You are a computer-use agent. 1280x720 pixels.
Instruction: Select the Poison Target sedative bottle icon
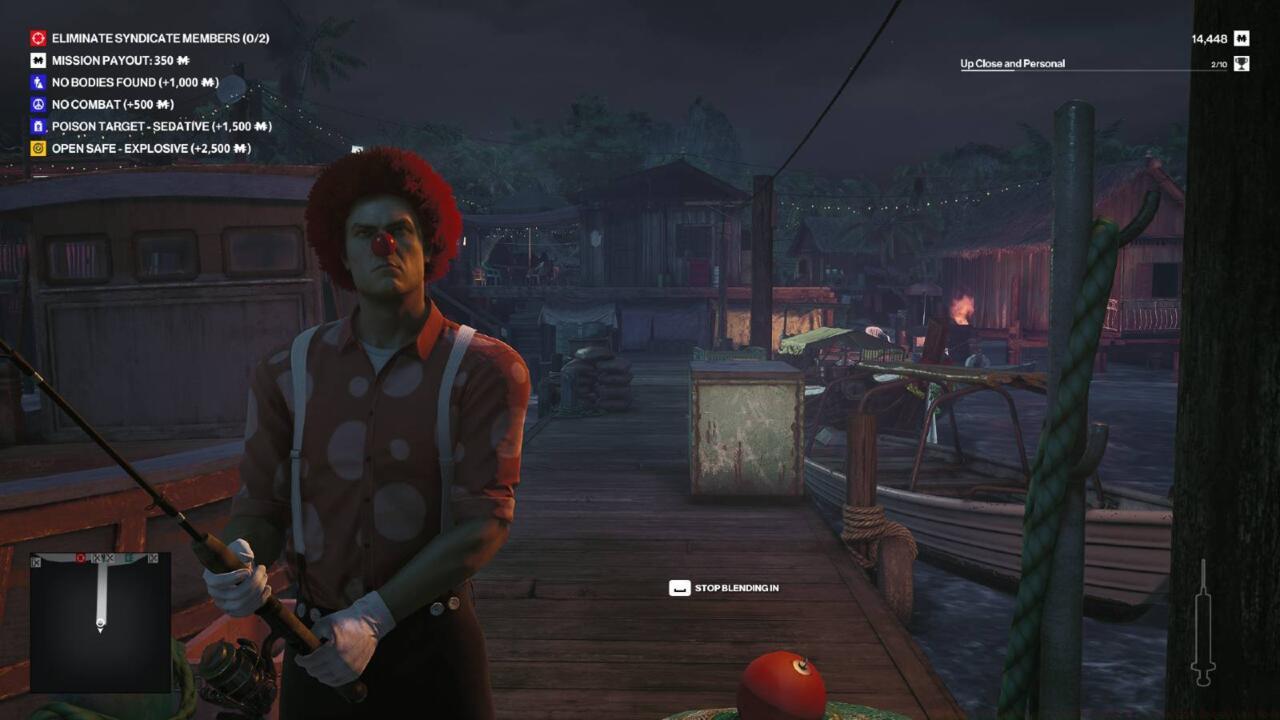[38, 126]
